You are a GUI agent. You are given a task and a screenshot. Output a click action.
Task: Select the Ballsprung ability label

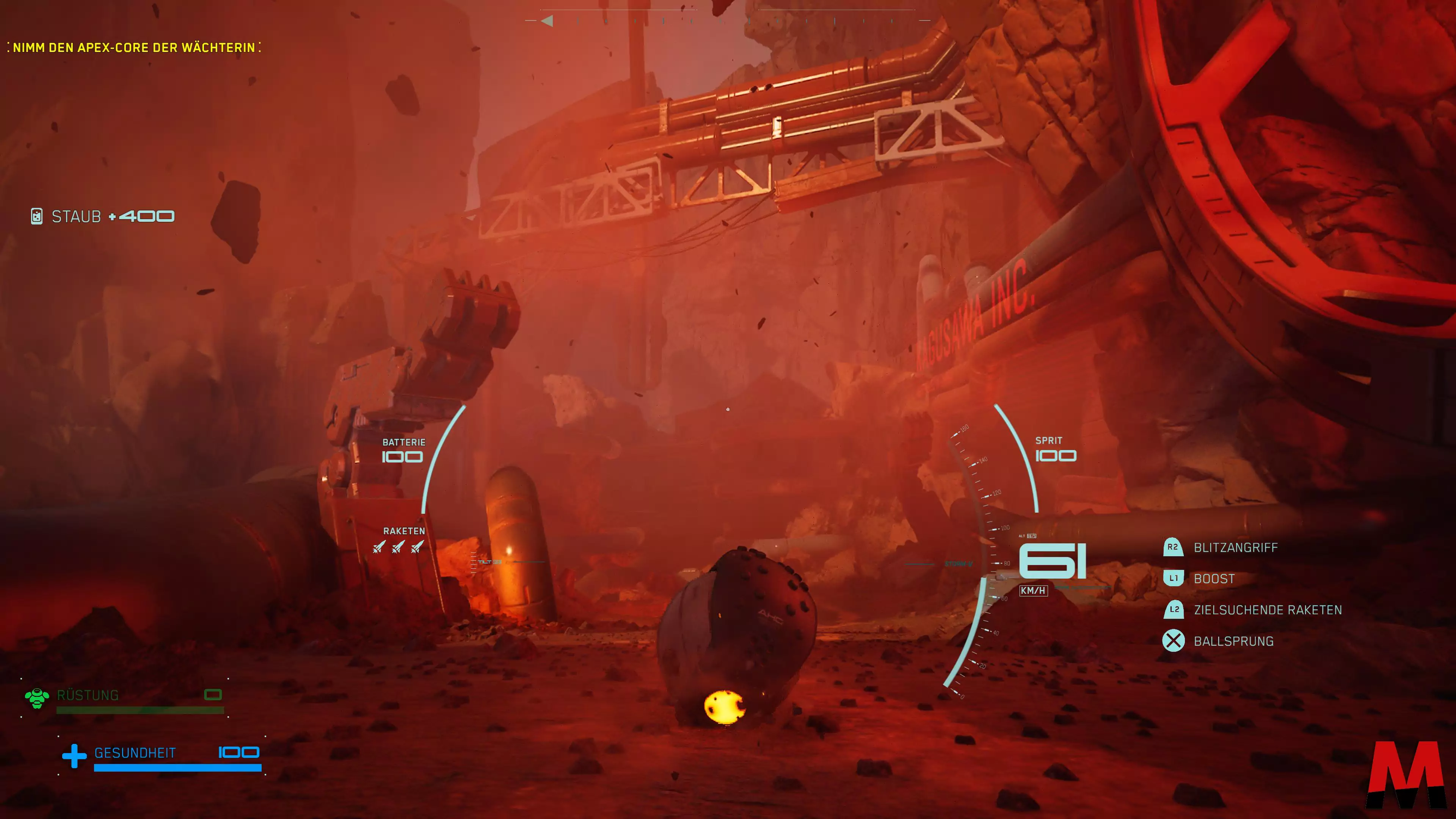pyautogui.click(x=1233, y=642)
